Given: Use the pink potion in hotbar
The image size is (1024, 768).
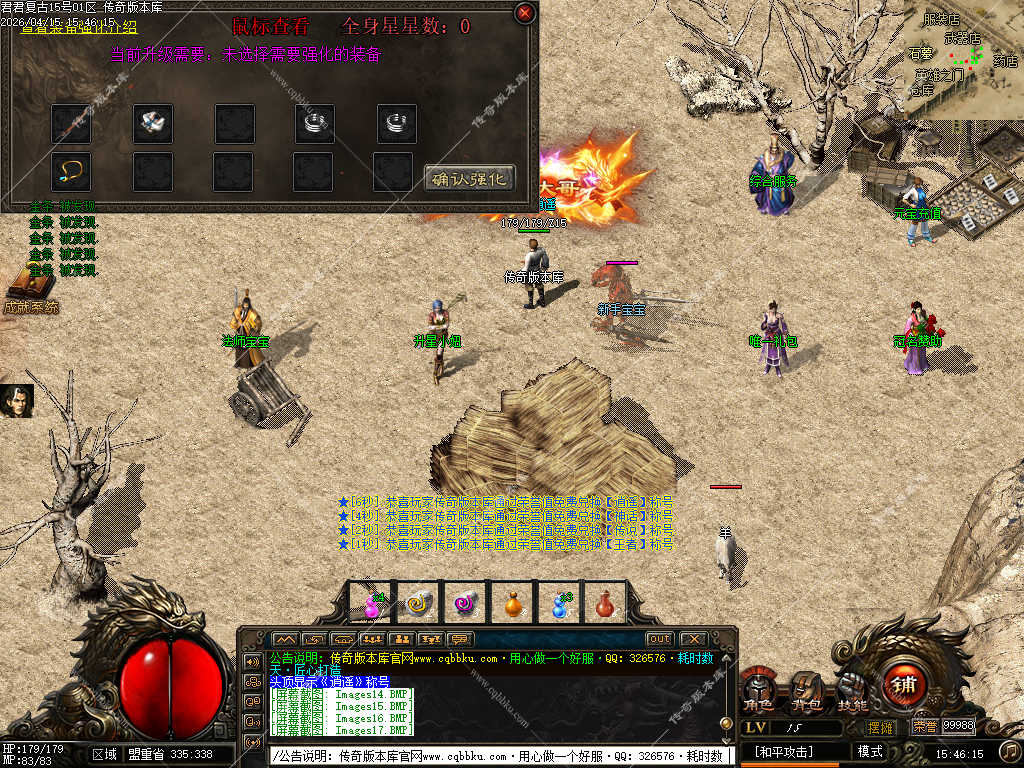Looking at the screenshot, I should pos(372,604).
